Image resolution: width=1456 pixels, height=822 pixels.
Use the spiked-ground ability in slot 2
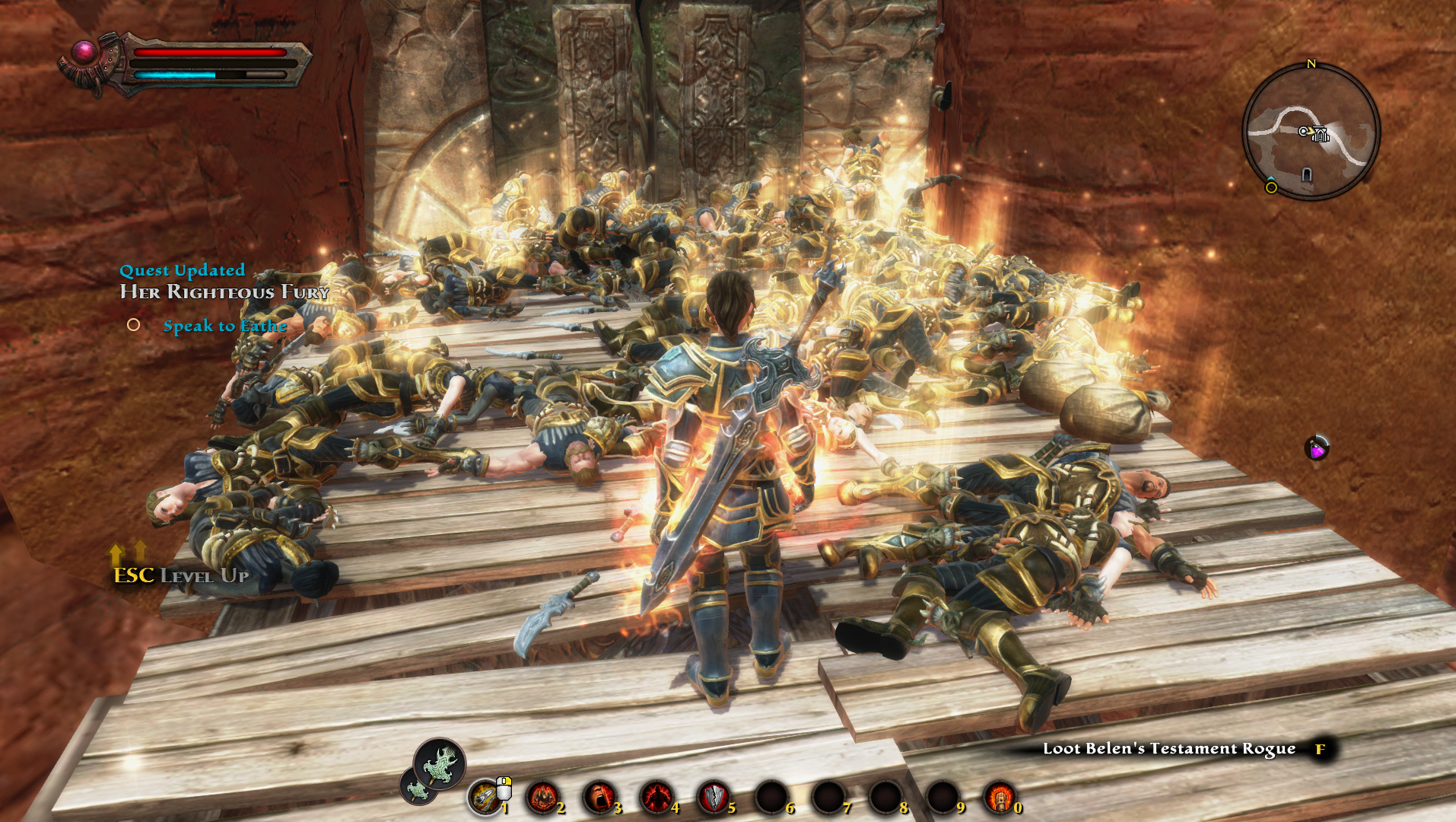542,798
